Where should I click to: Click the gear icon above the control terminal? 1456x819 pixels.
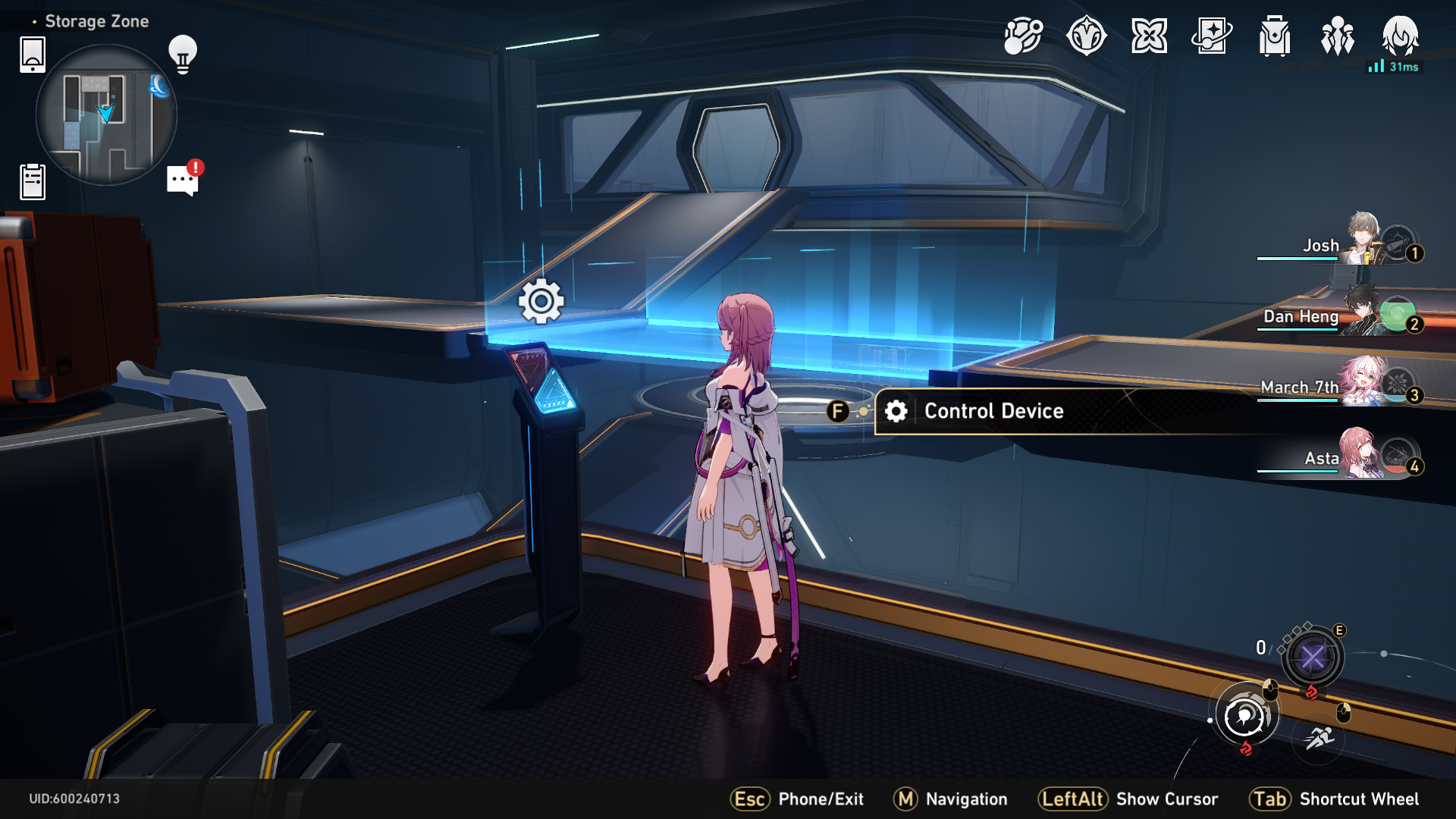[541, 301]
